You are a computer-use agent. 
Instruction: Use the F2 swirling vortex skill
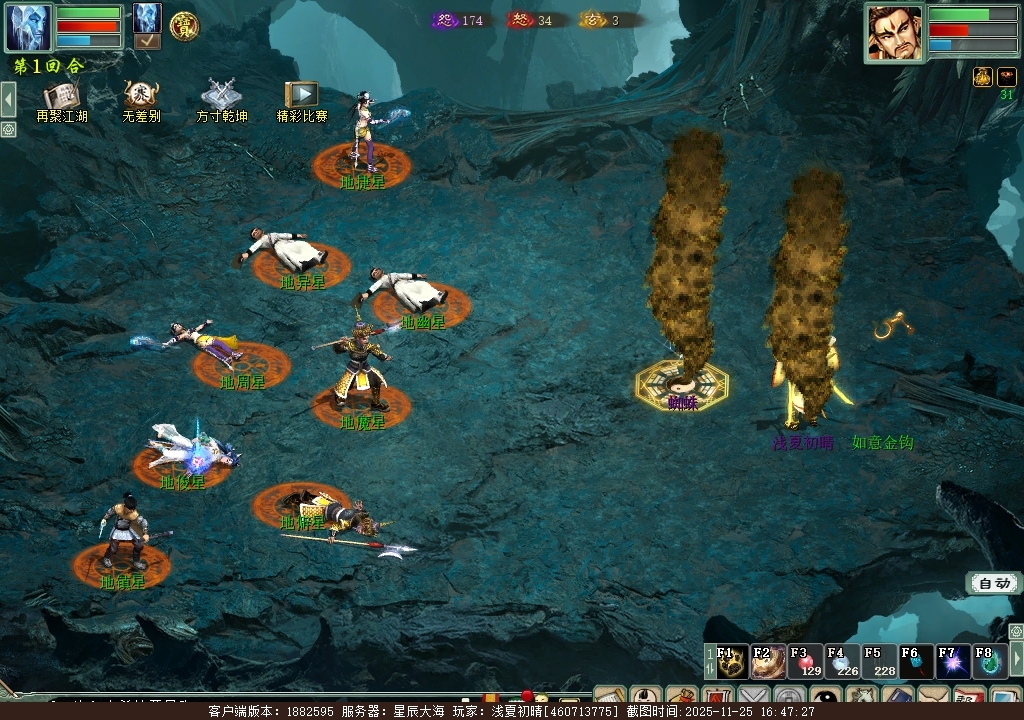(x=768, y=662)
